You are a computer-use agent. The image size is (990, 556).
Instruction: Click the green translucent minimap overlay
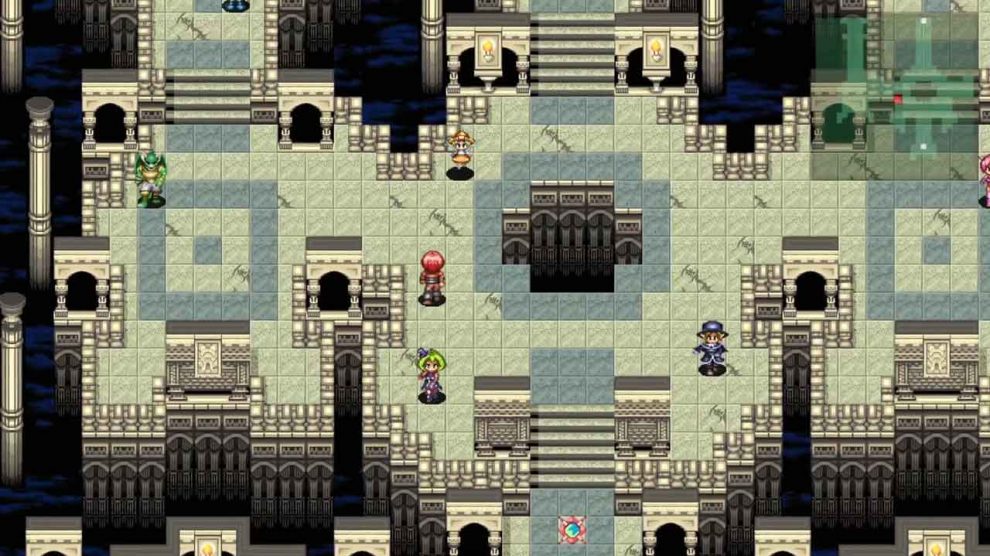894,97
